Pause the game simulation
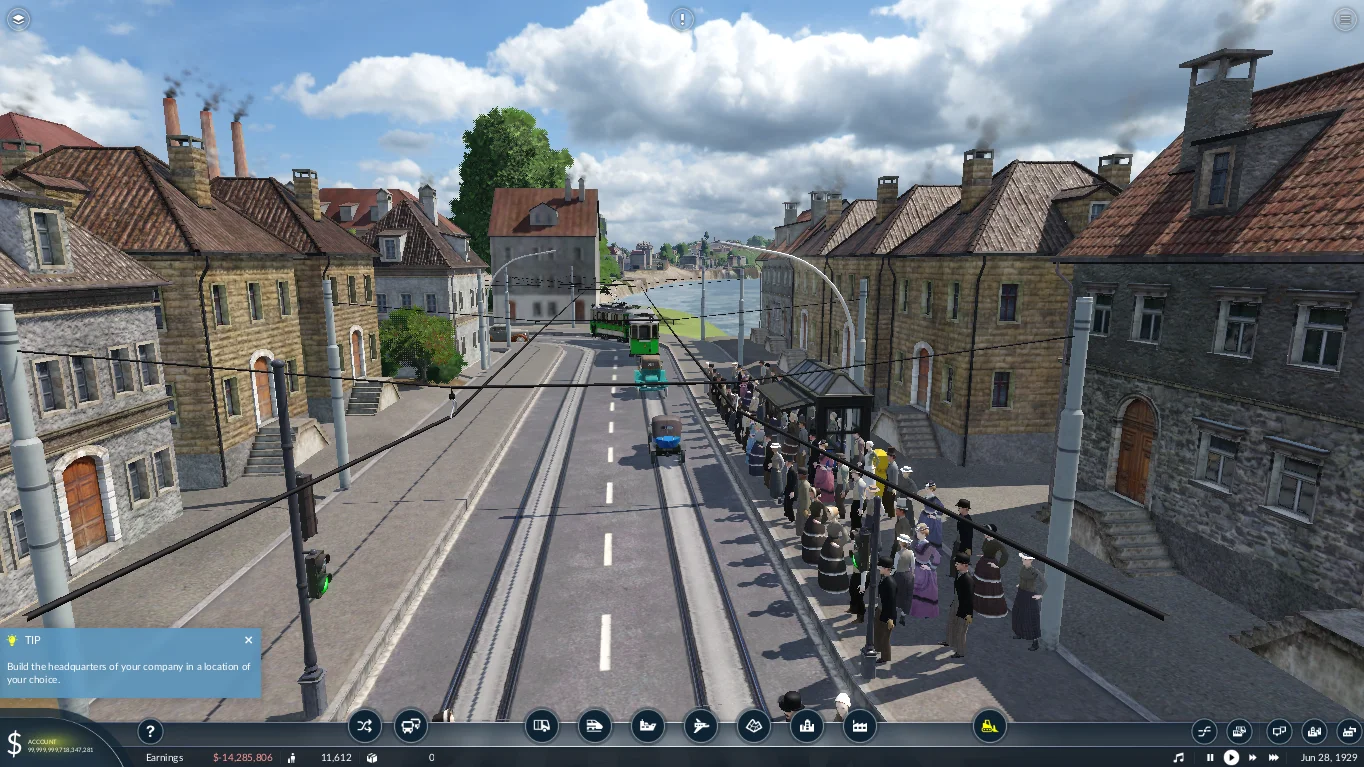 pyautogui.click(x=1210, y=758)
